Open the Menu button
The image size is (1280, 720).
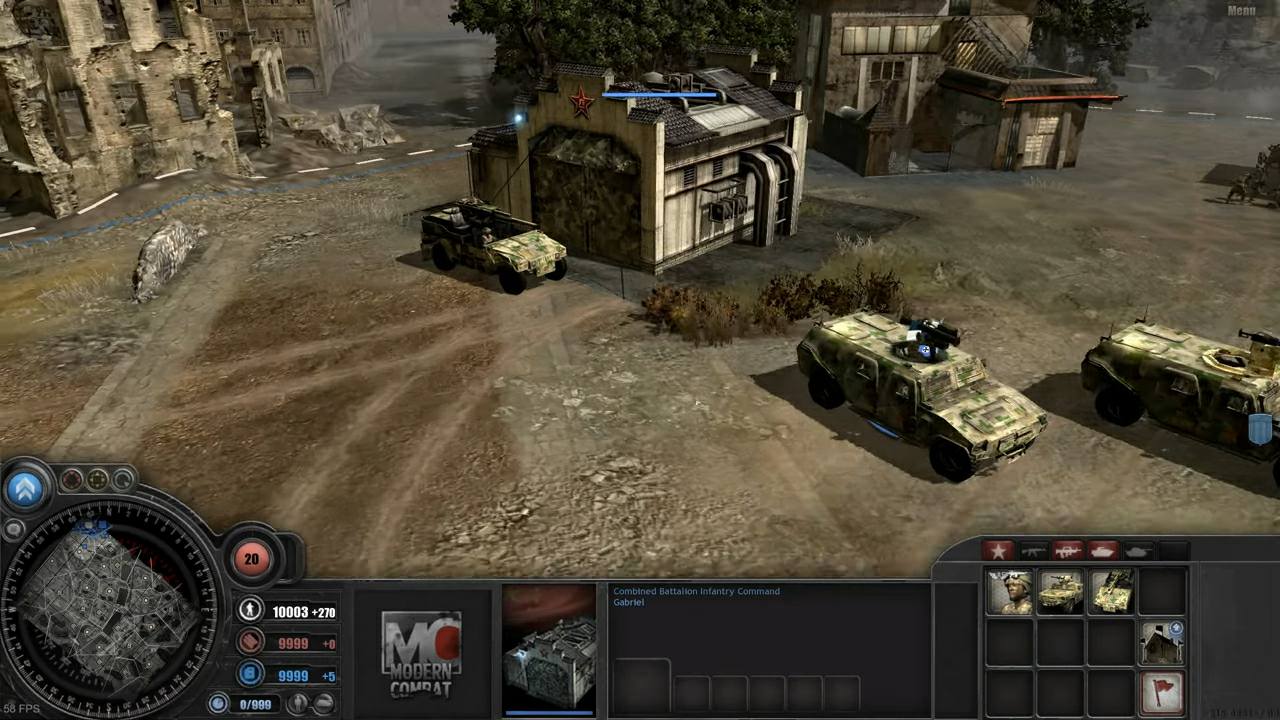pyautogui.click(x=1241, y=11)
